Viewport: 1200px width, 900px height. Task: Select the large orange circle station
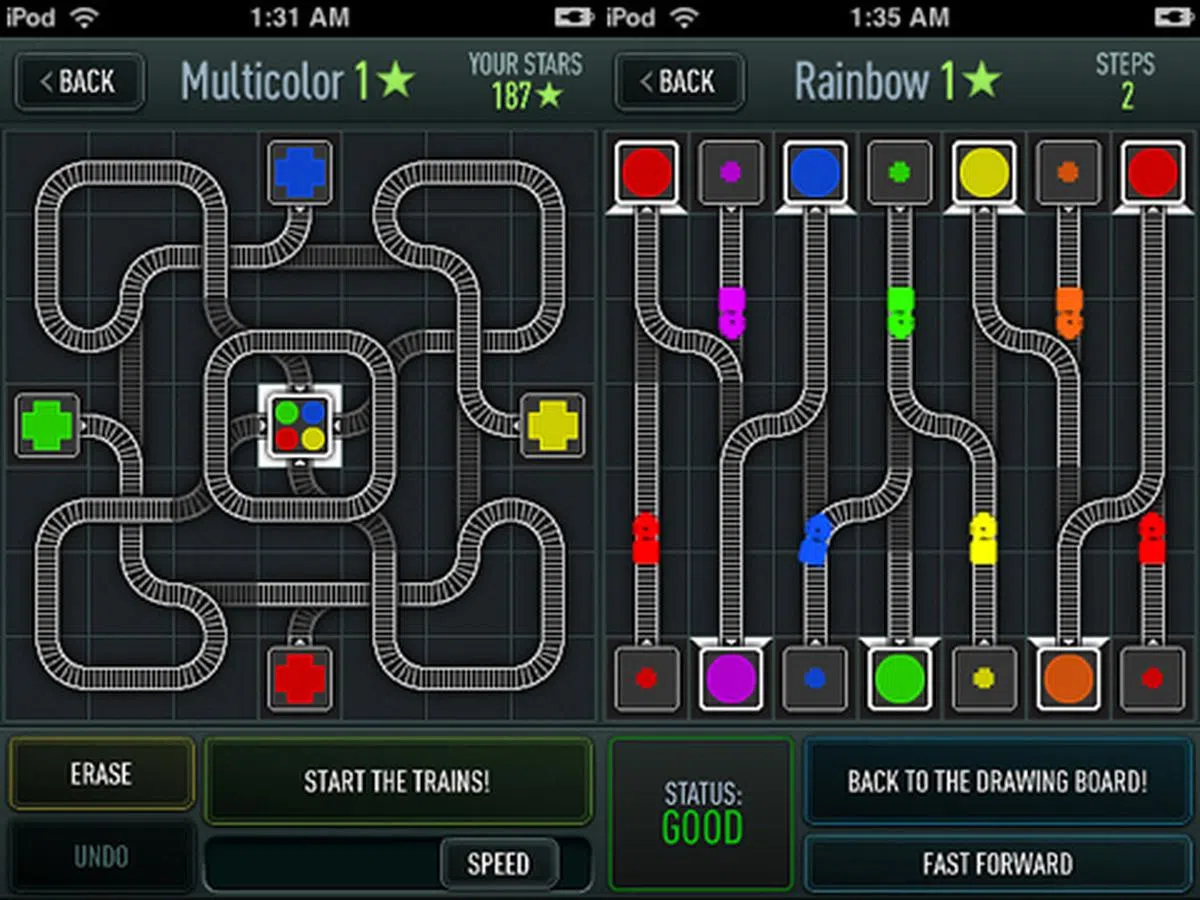coord(1068,679)
